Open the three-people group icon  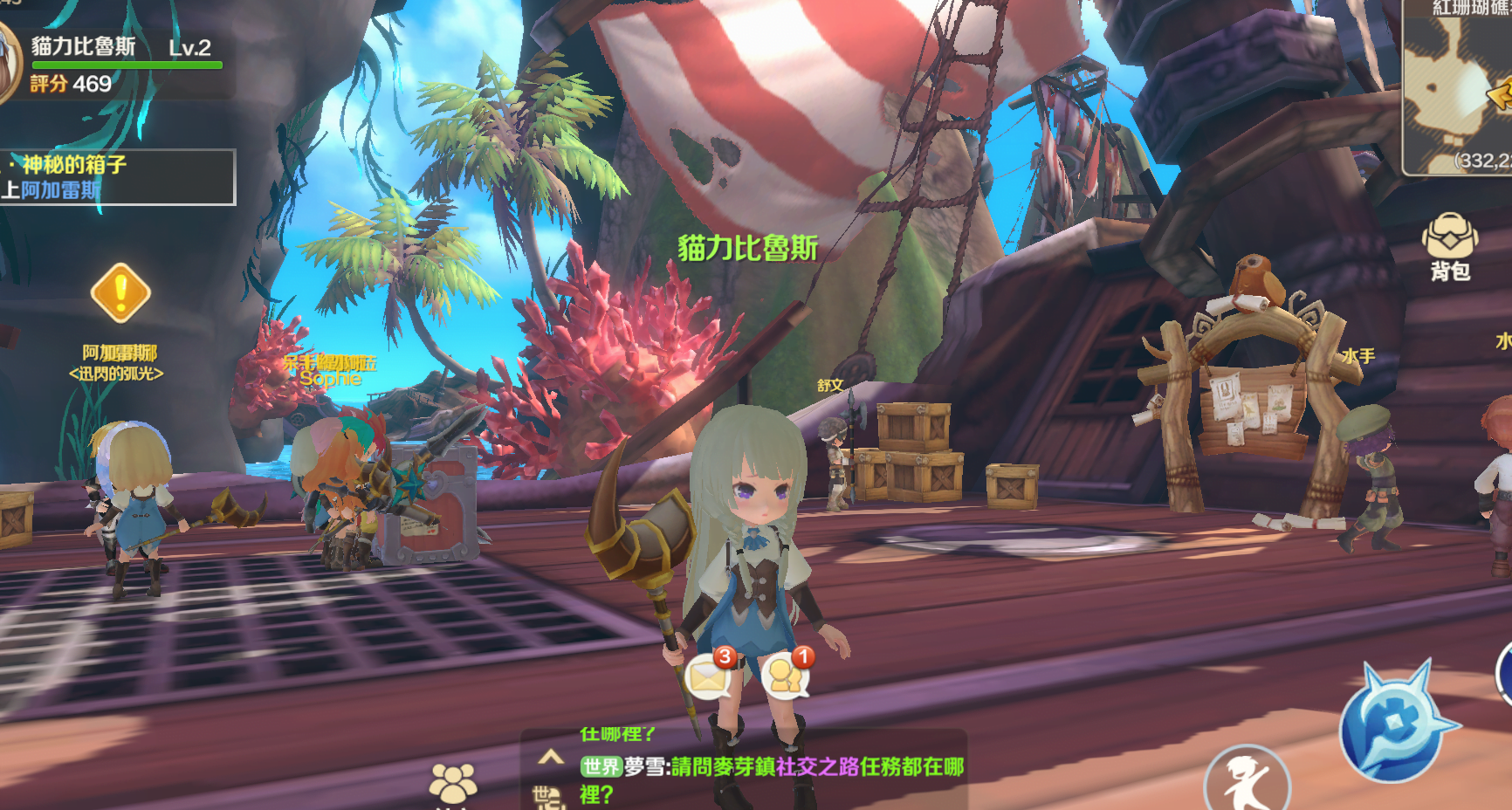tap(453, 783)
